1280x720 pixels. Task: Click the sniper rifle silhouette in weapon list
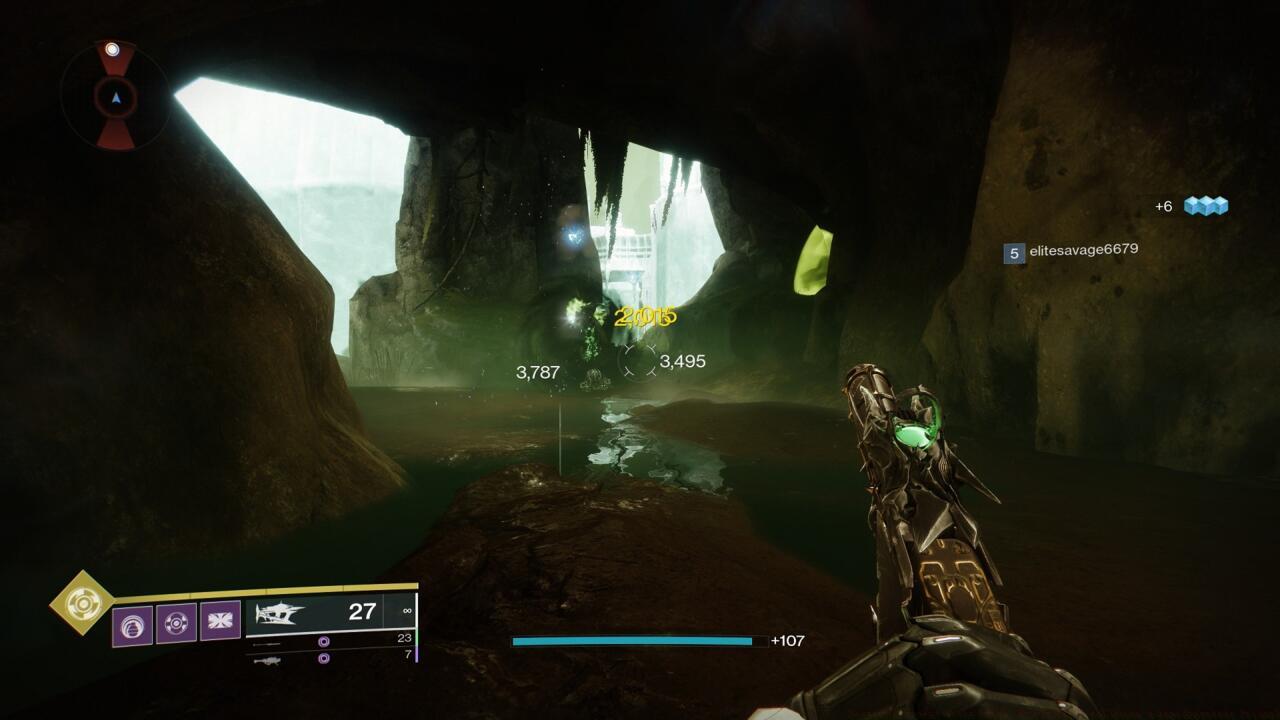point(265,643)
